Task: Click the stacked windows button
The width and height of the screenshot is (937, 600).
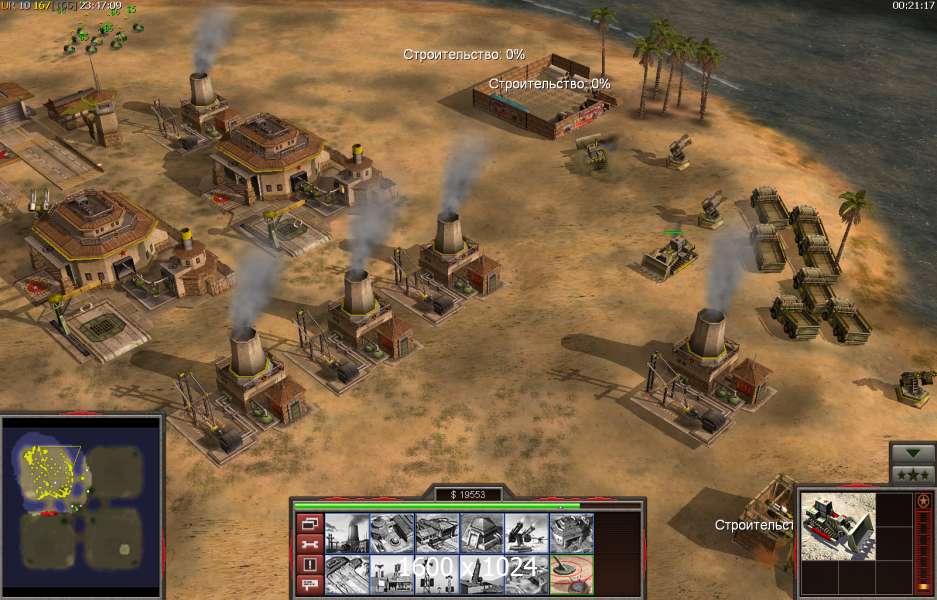Action: tap(309, 523)
